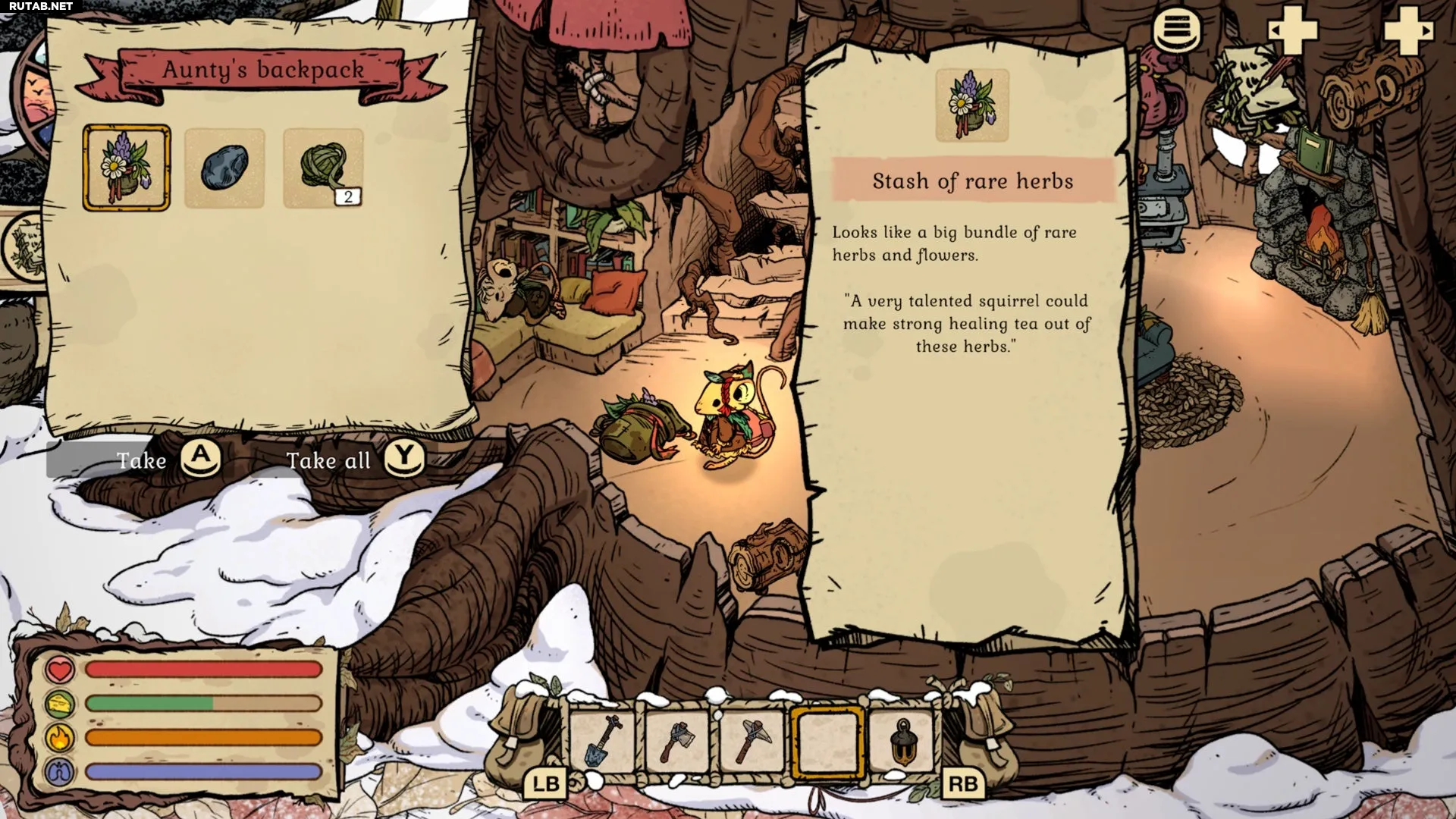Select the lantern hotbar slot
The width and height of the screenshot is (1456, 819).
coord(902,740)
